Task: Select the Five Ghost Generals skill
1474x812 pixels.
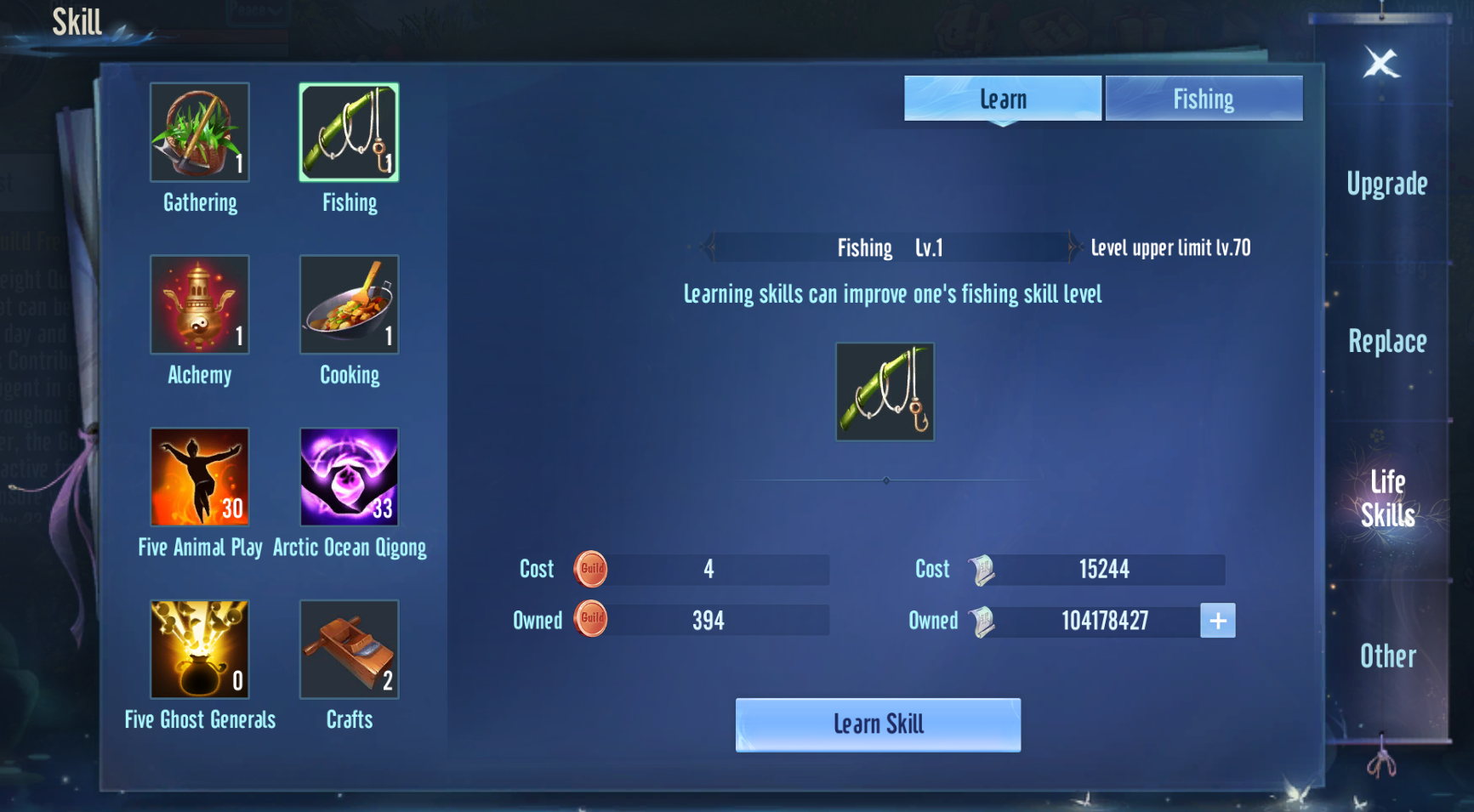Action: [200, 650]
